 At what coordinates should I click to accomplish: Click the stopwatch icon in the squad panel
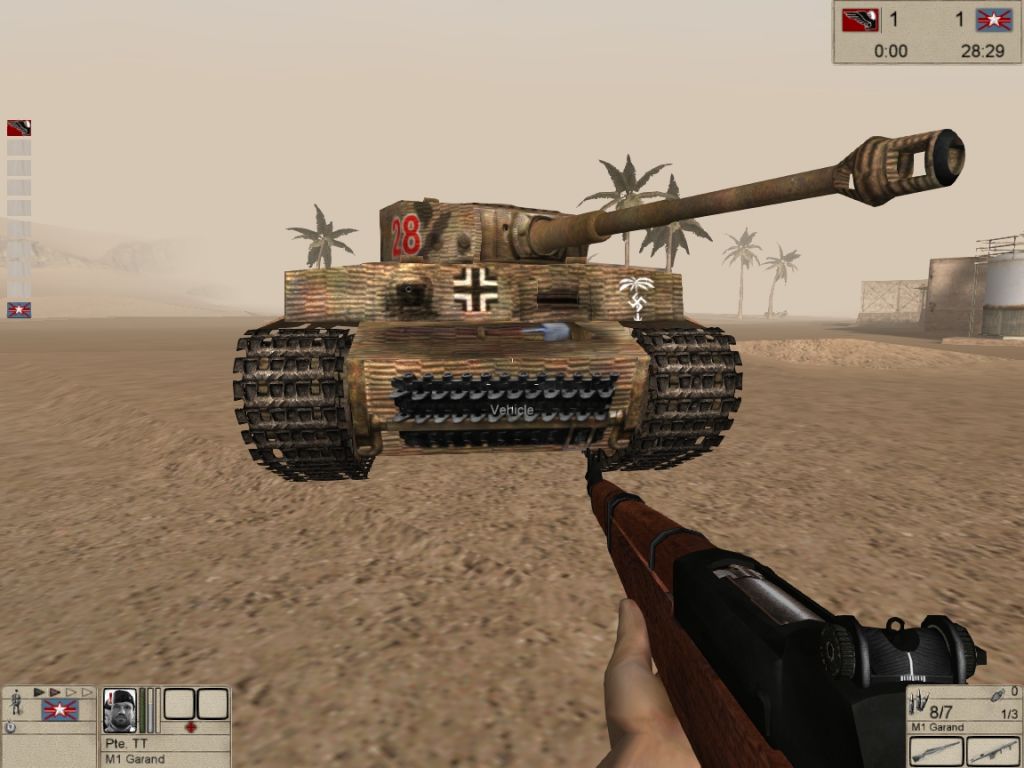coord(11,728)
